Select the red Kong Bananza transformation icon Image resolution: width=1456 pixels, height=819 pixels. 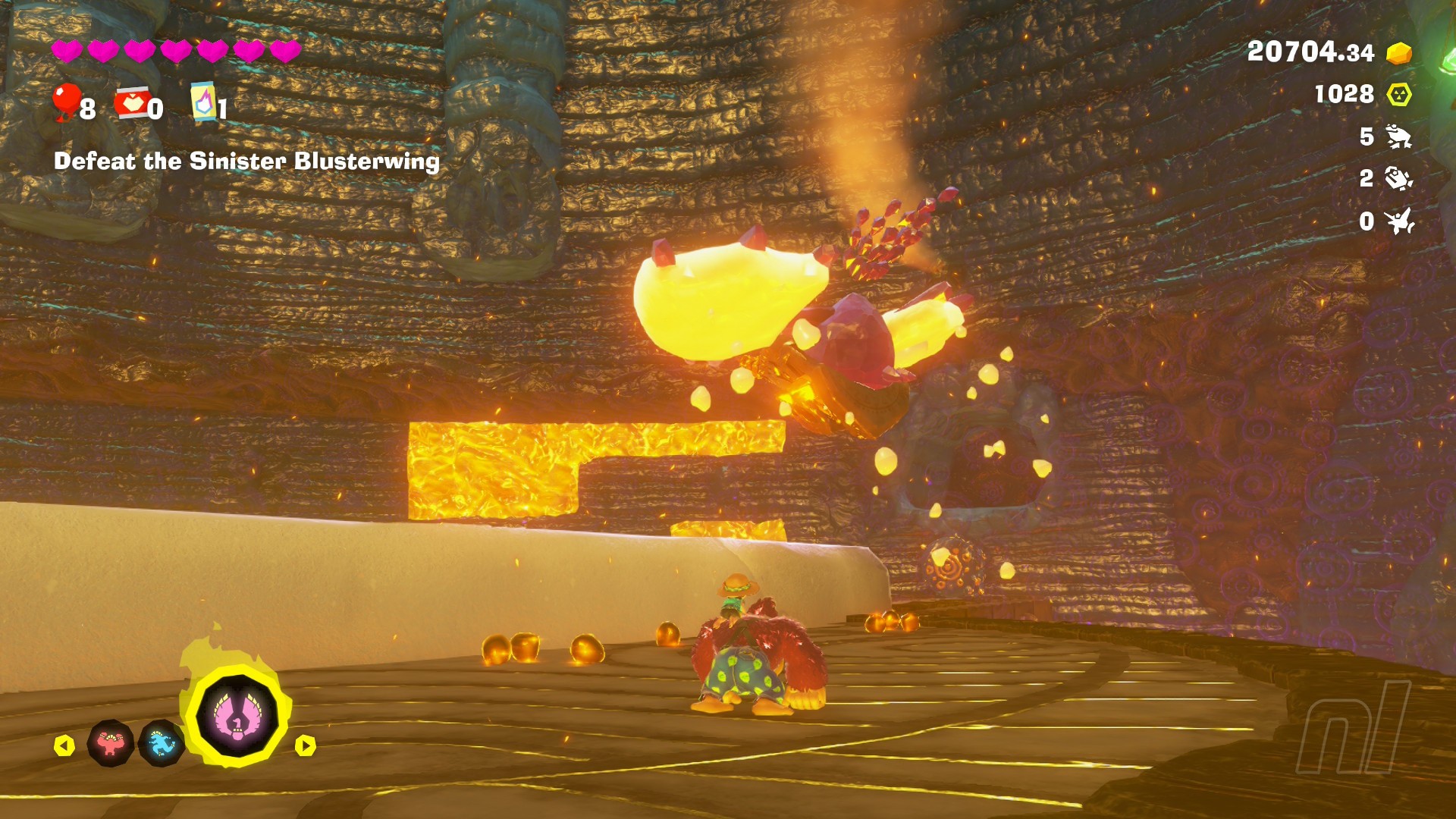tap(111, 743)
